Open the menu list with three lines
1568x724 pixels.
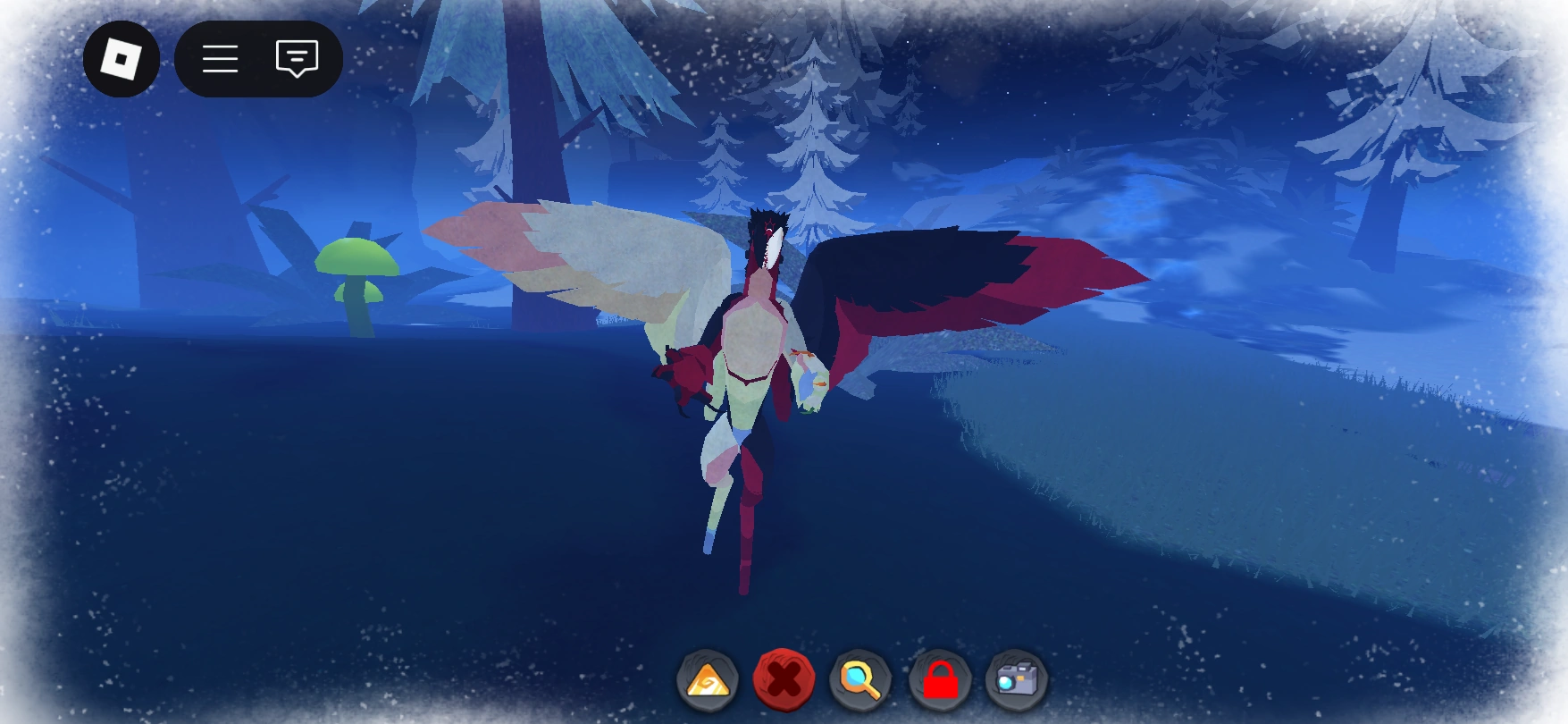(x=220, y=58)
